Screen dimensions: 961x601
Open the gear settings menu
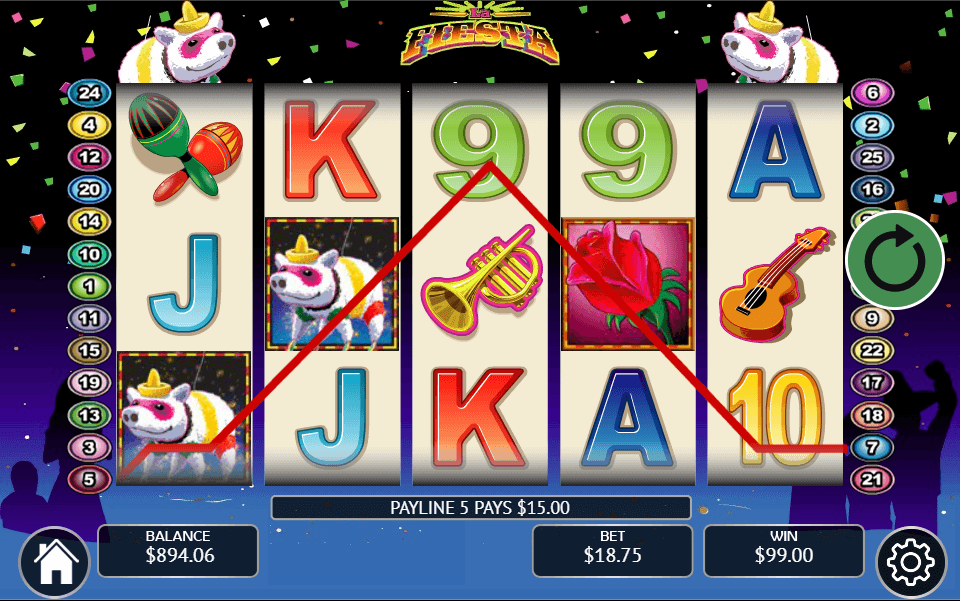pos(910,563)
